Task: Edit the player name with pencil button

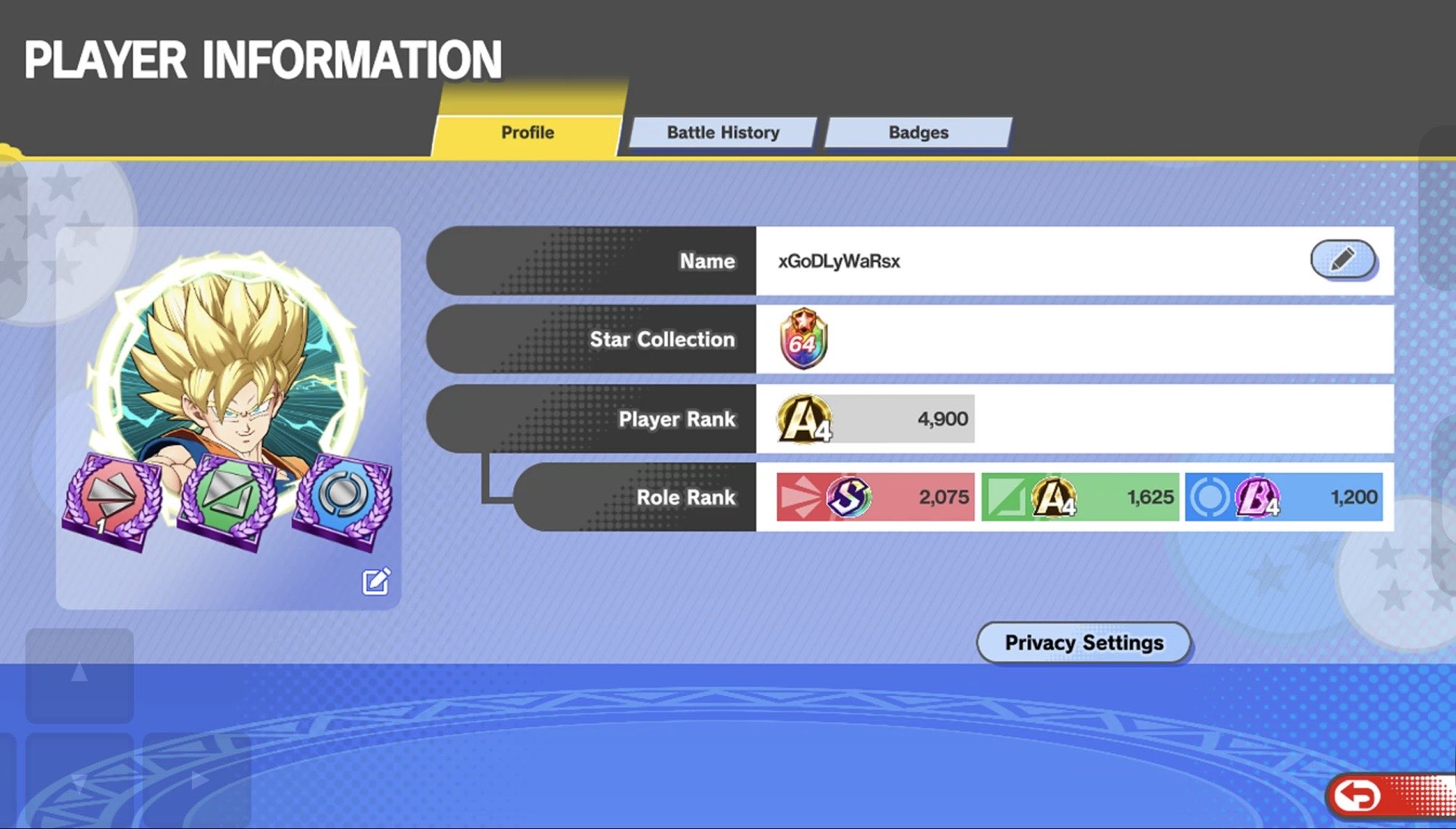Action: click(x=1342, y=259)
